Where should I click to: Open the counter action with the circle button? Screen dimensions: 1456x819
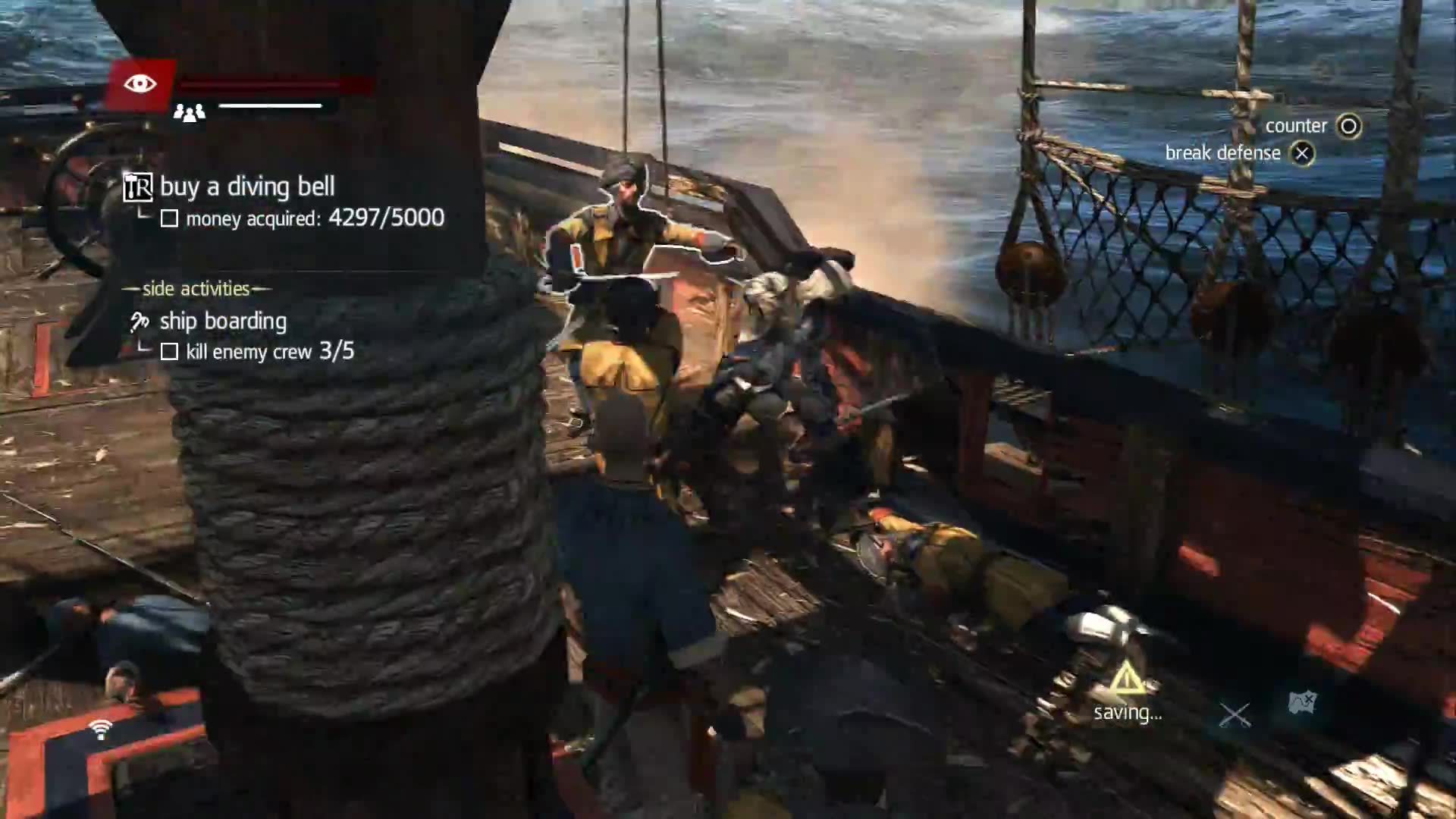coord(1349,126)
